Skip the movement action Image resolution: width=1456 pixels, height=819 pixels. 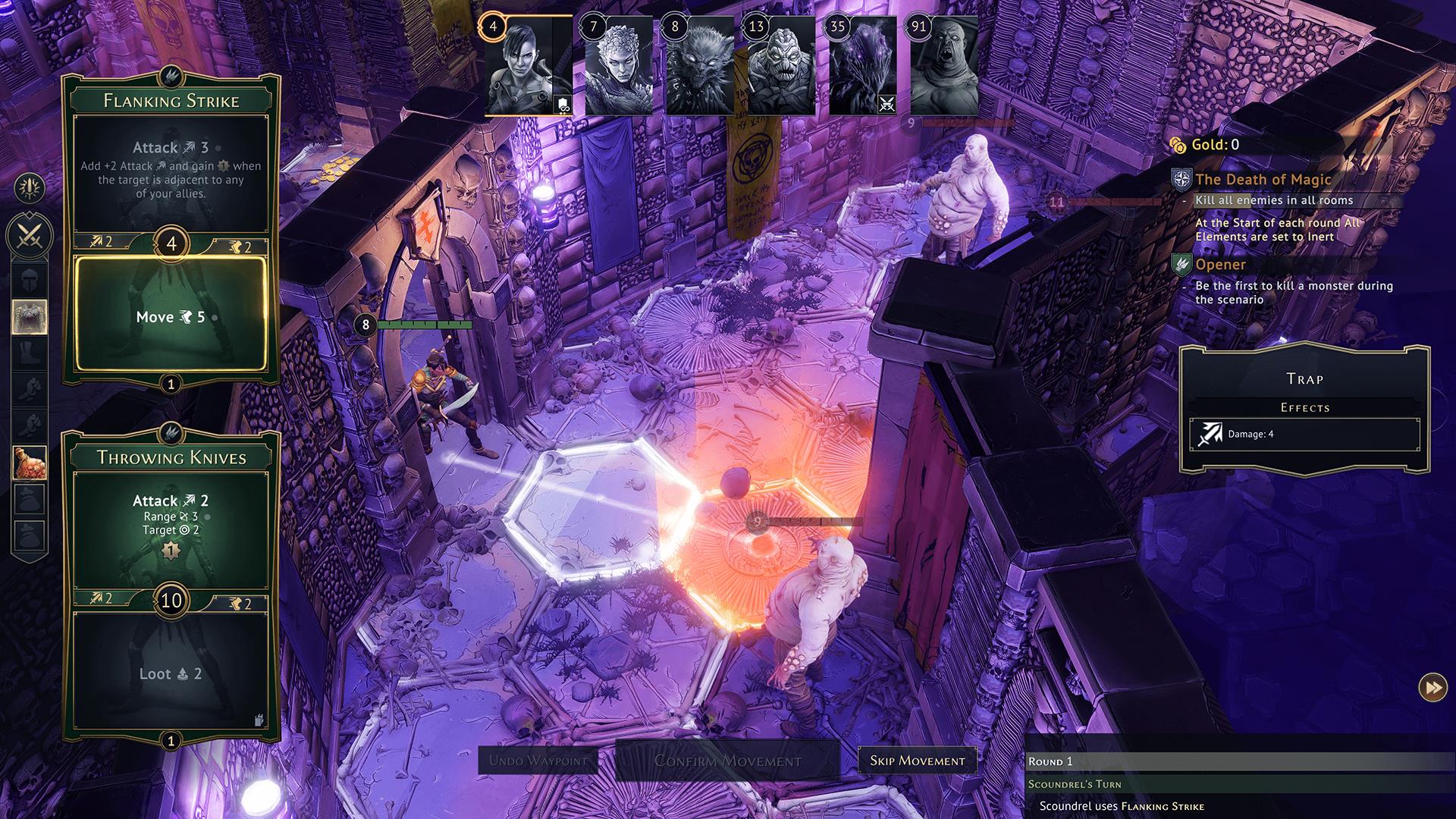[917, 761]
